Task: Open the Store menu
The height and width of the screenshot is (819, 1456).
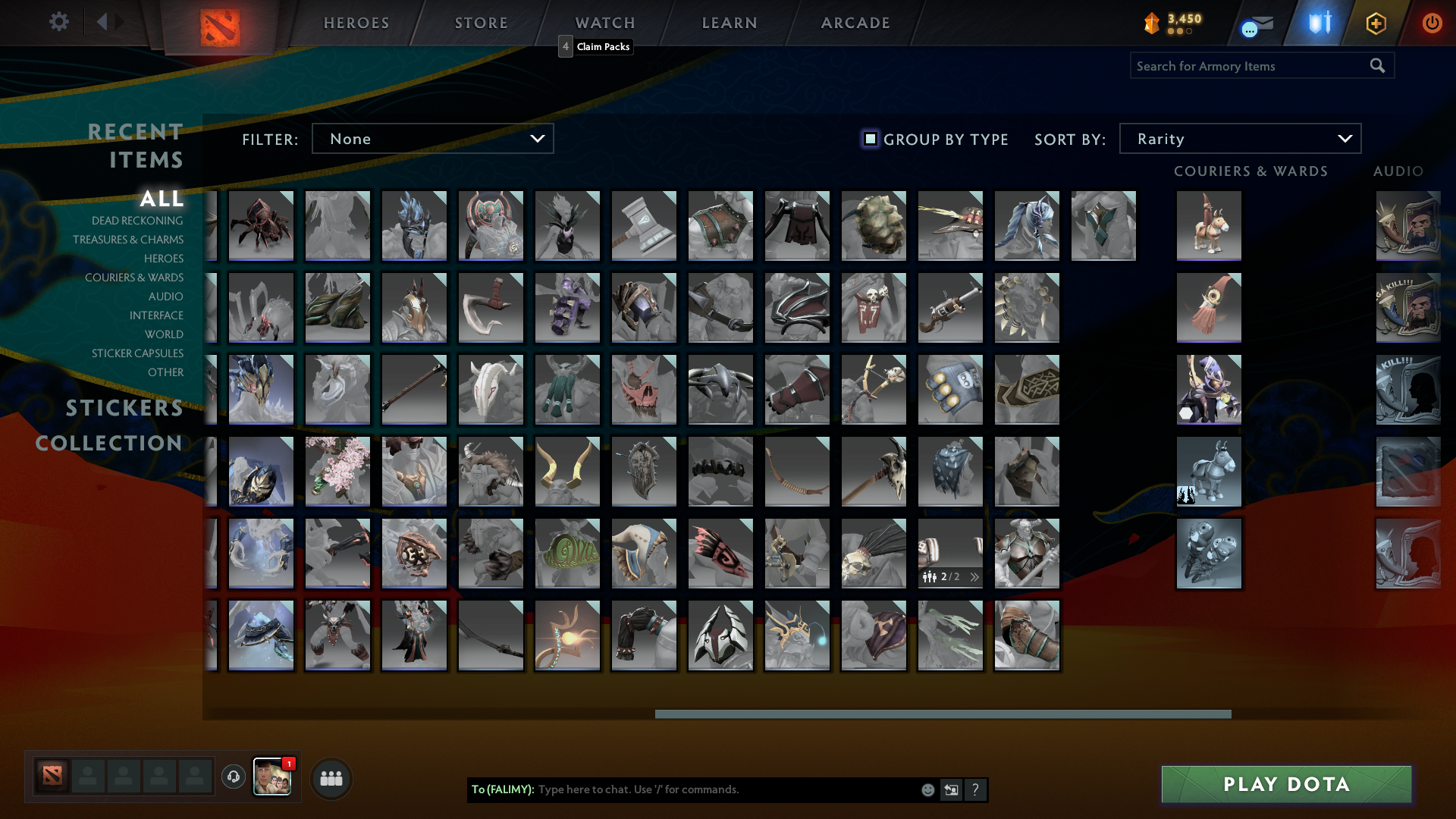Action: tap(481, 23)
